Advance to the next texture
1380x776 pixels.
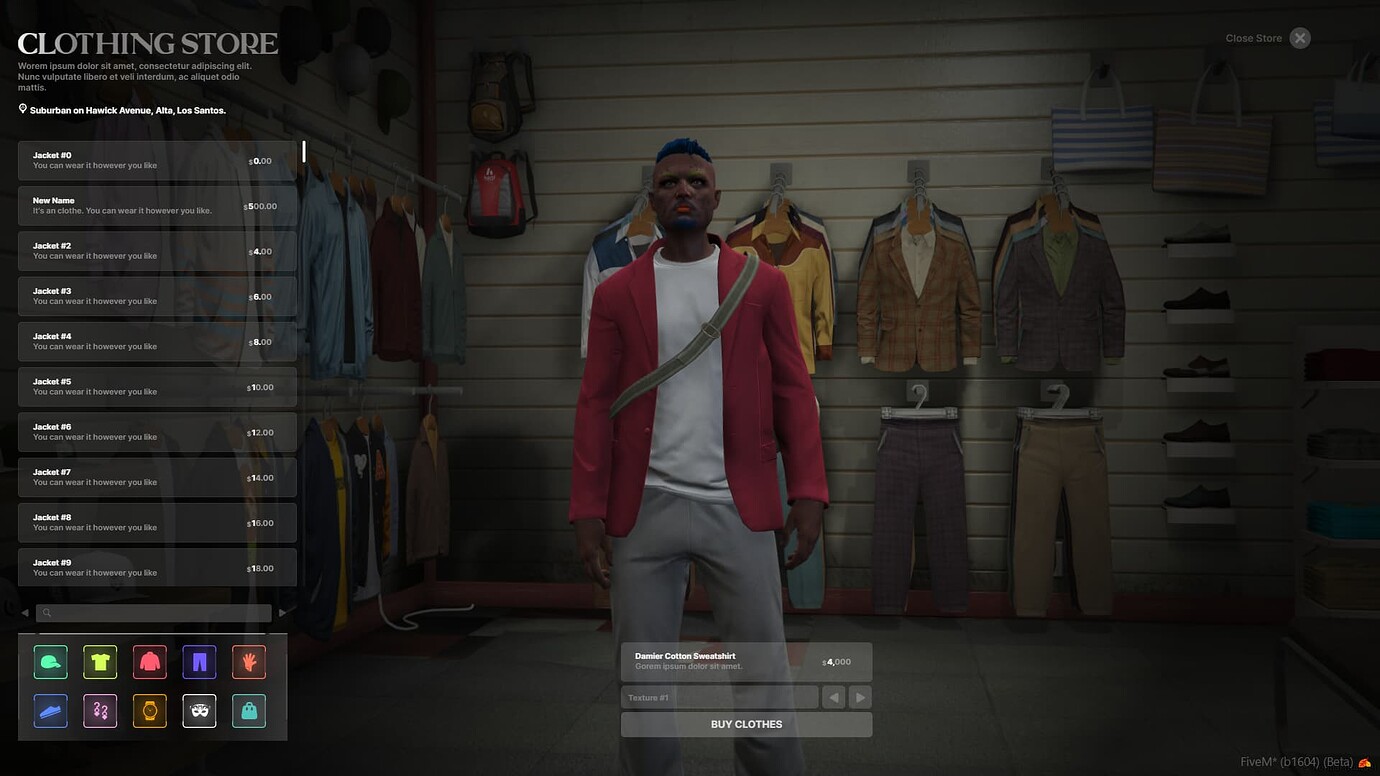859,696
